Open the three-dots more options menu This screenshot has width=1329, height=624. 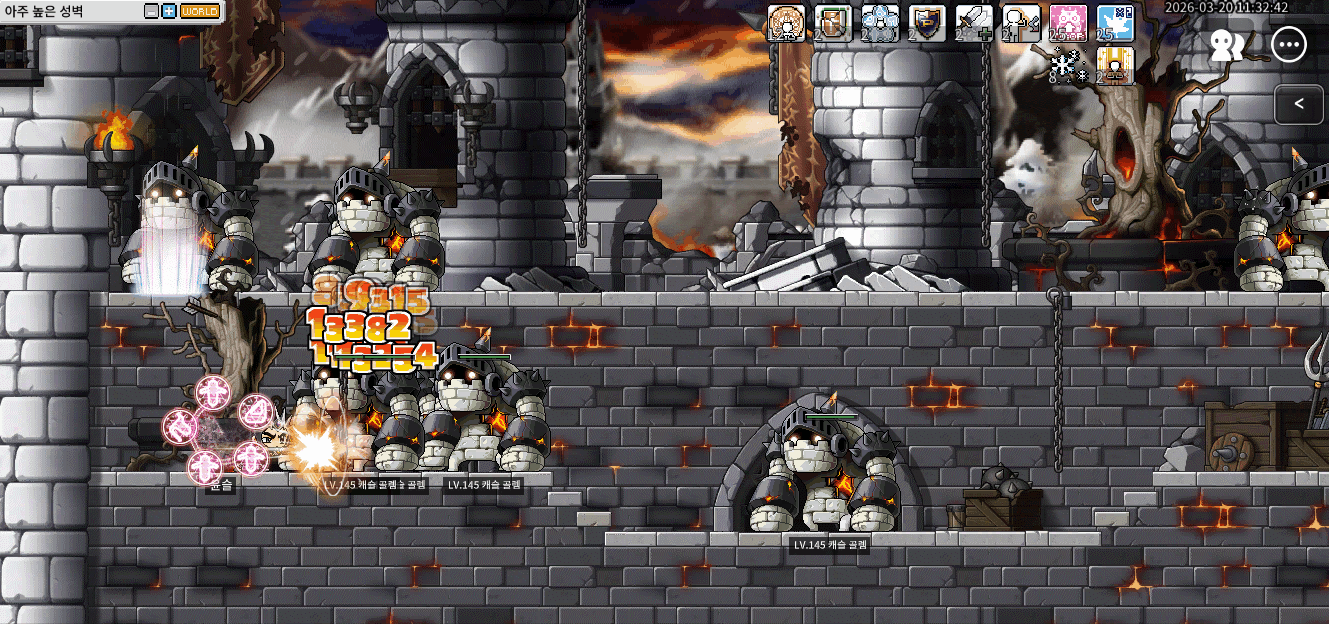(1290, 45)
